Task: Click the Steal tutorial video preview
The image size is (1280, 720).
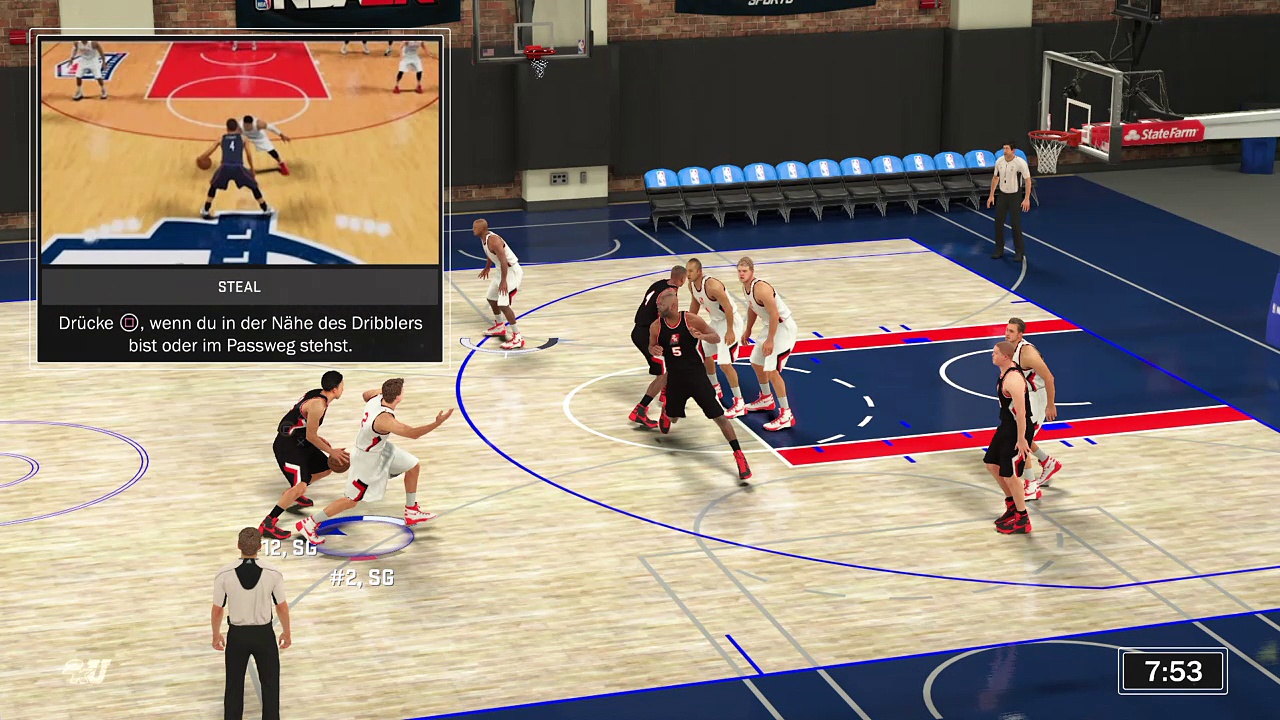Action: [x=239, y=152]
